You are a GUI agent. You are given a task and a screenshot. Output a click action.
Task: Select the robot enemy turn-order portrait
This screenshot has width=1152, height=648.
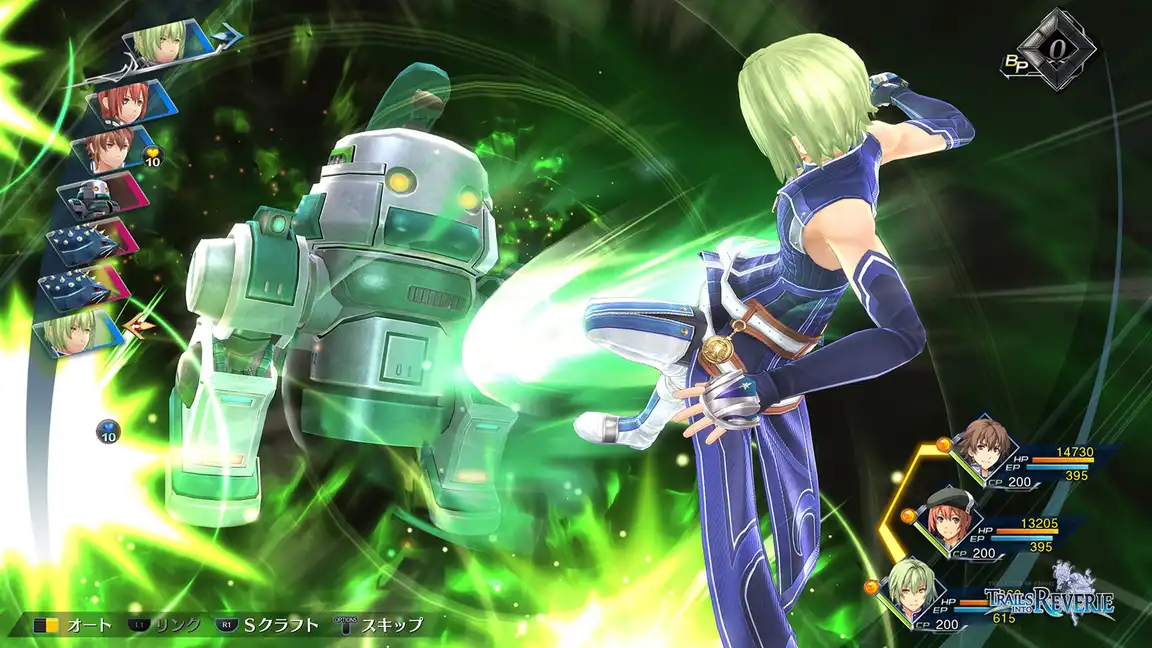[x=95, y=194]
